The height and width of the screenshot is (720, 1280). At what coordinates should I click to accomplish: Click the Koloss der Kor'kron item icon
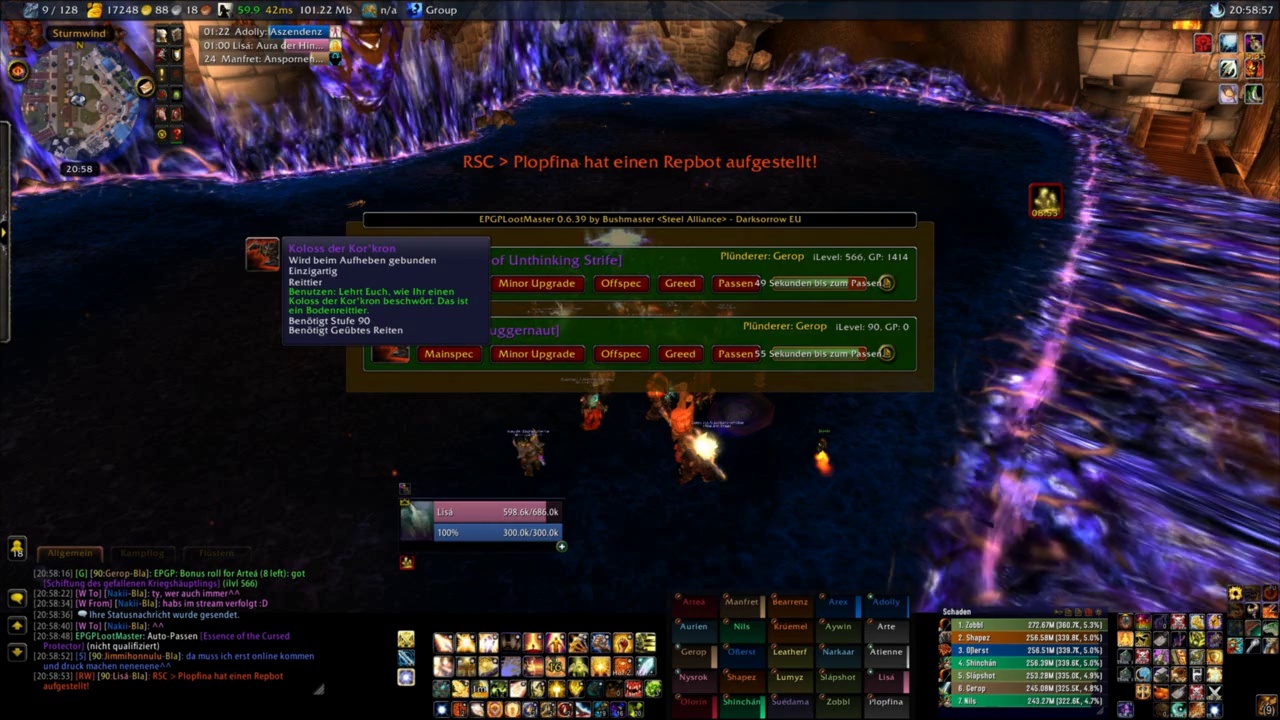click(262, 254)
